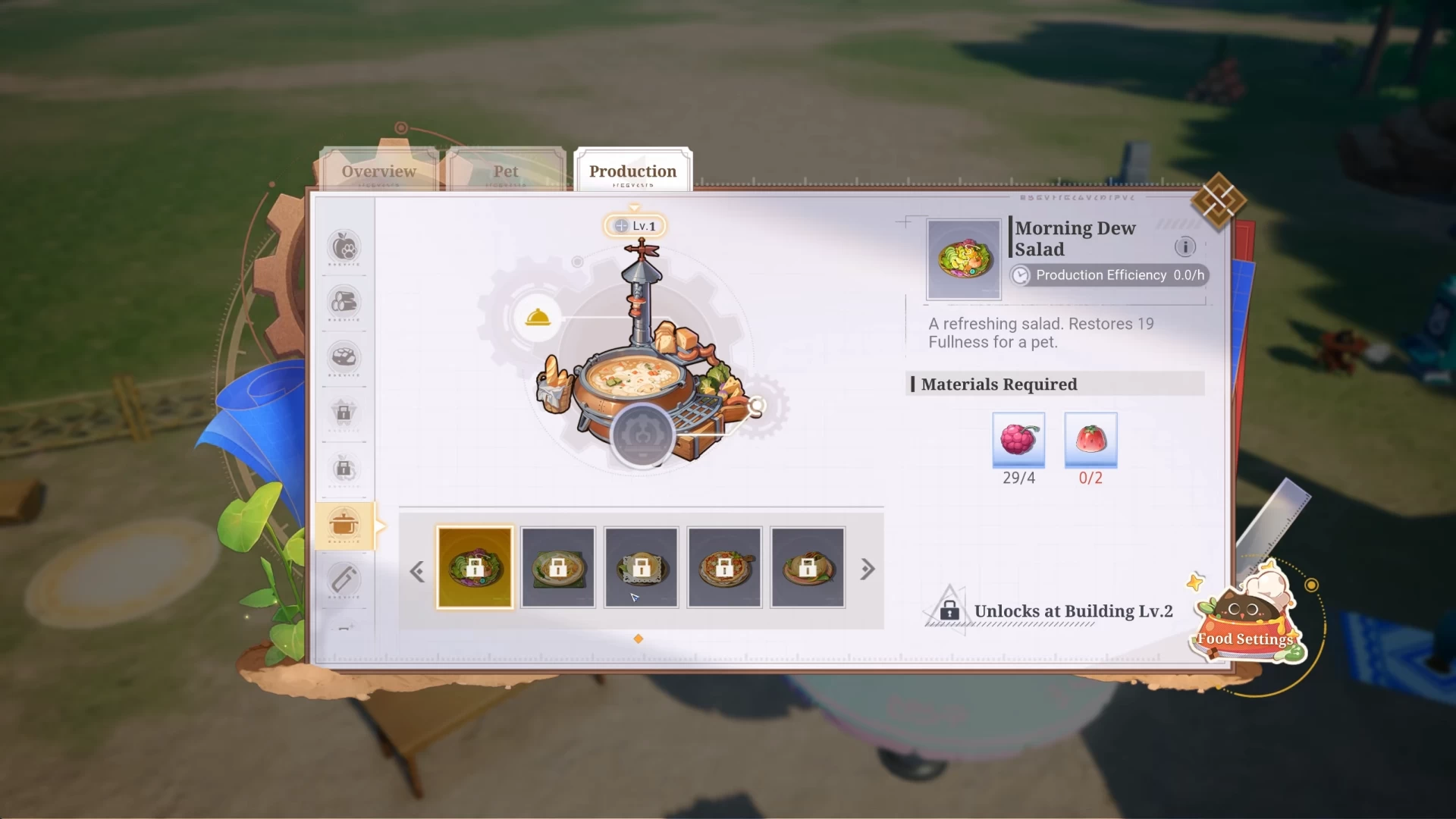Select the locked salad recipe highlighted in gold
Screen dimensions: 1456x819
475,567
